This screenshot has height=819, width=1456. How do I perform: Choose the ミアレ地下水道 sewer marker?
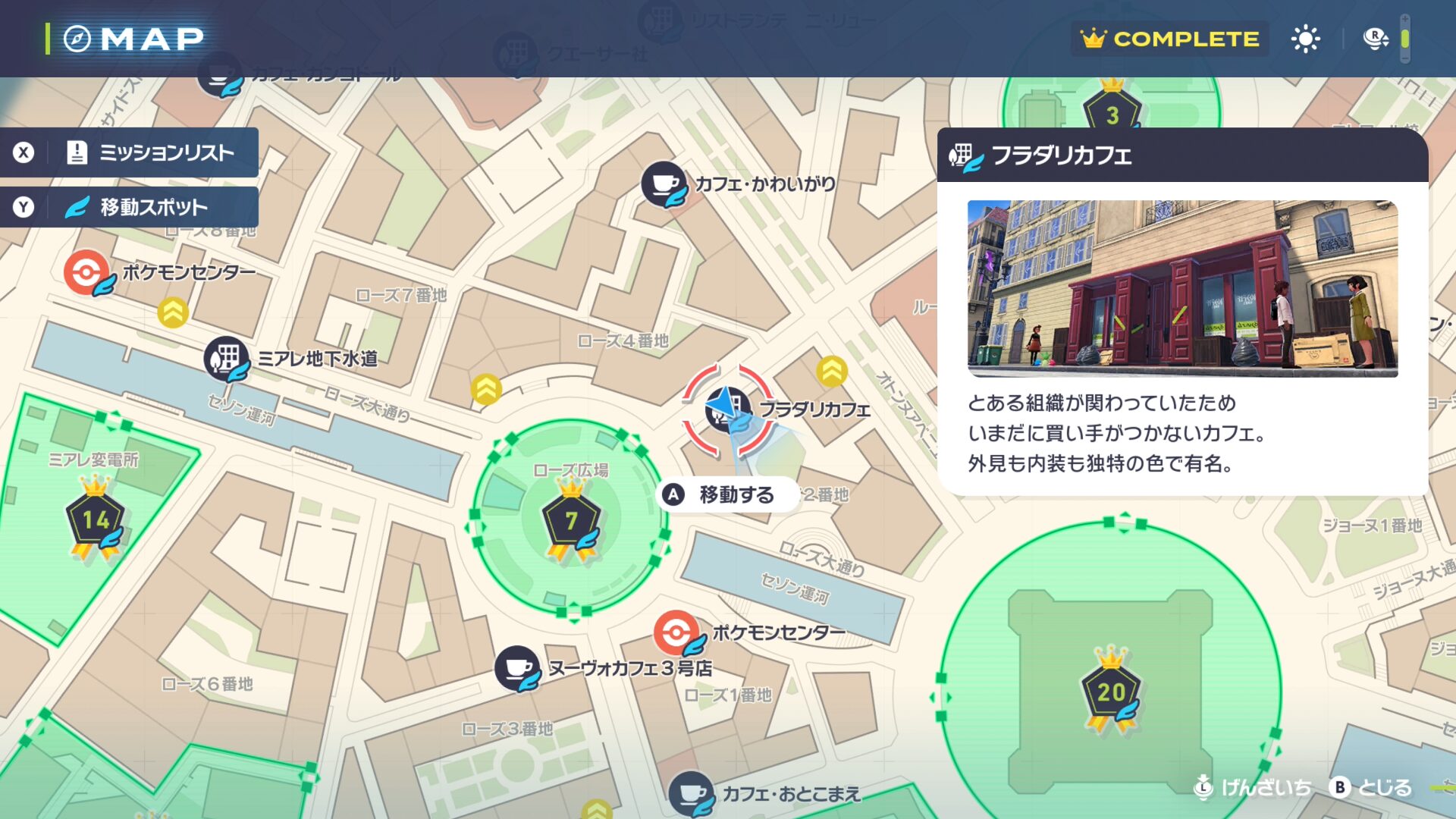226,358
